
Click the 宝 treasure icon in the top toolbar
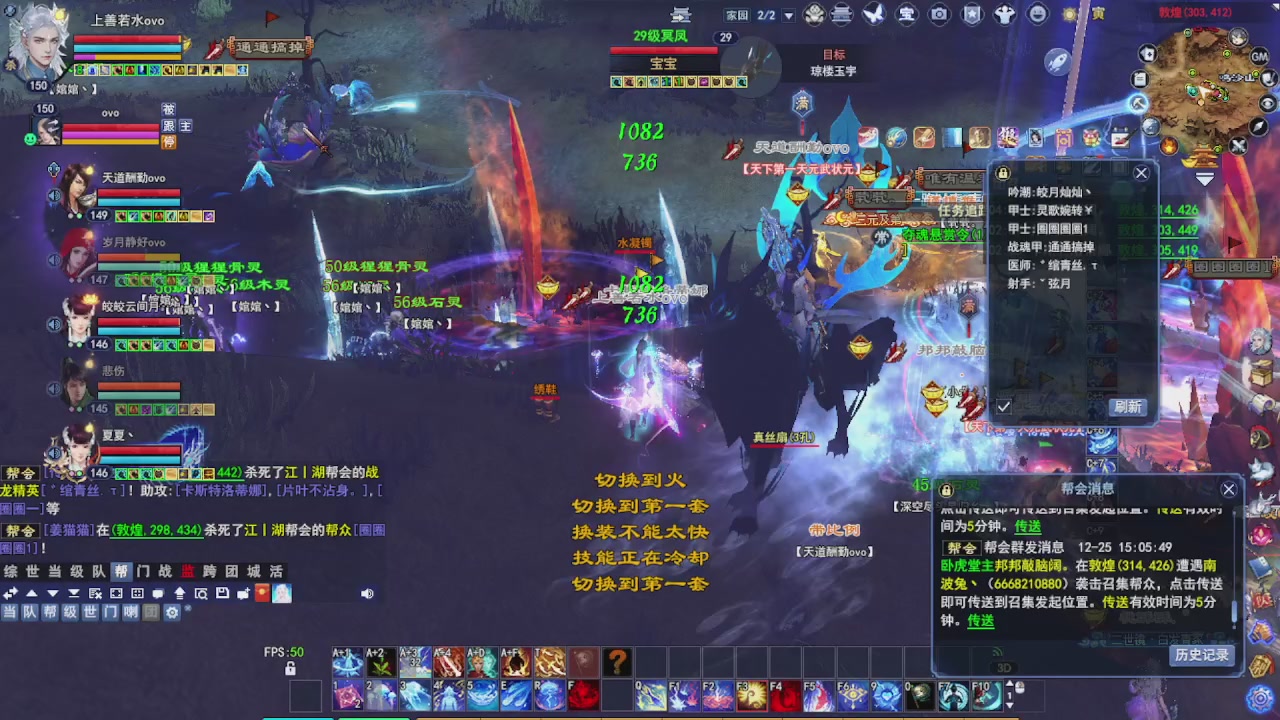[905, 13]
